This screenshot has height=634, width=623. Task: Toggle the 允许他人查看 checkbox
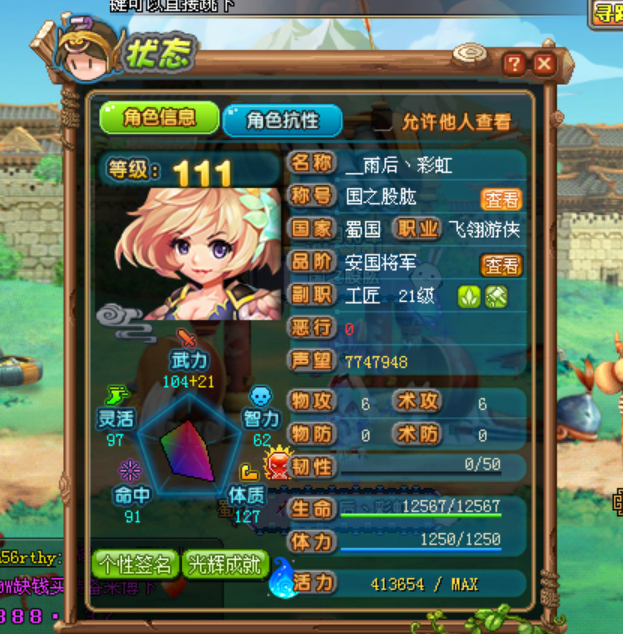tap(381, 121)
